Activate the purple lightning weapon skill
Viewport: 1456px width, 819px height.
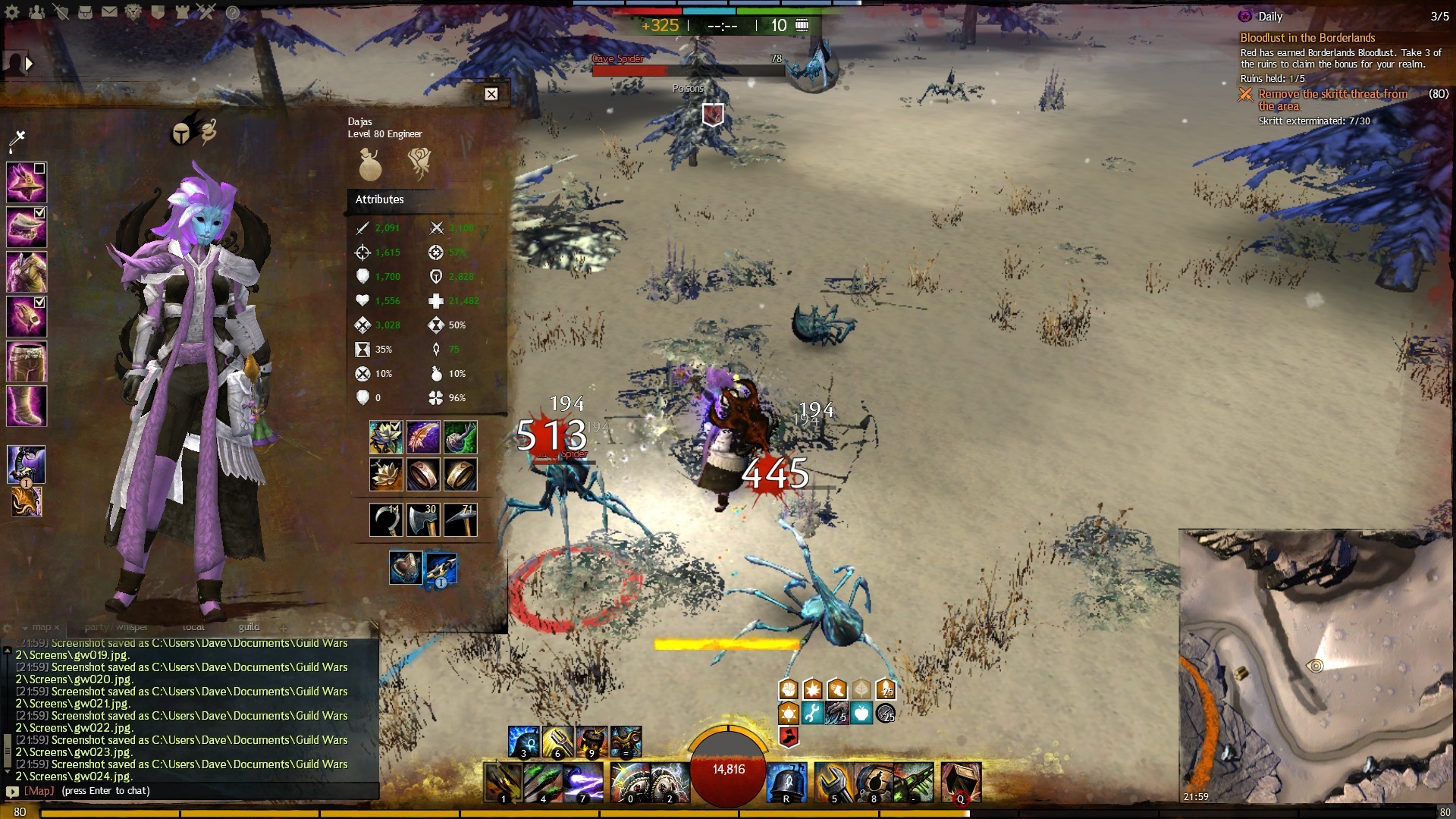pyautogui.click(x=583, y=783)
